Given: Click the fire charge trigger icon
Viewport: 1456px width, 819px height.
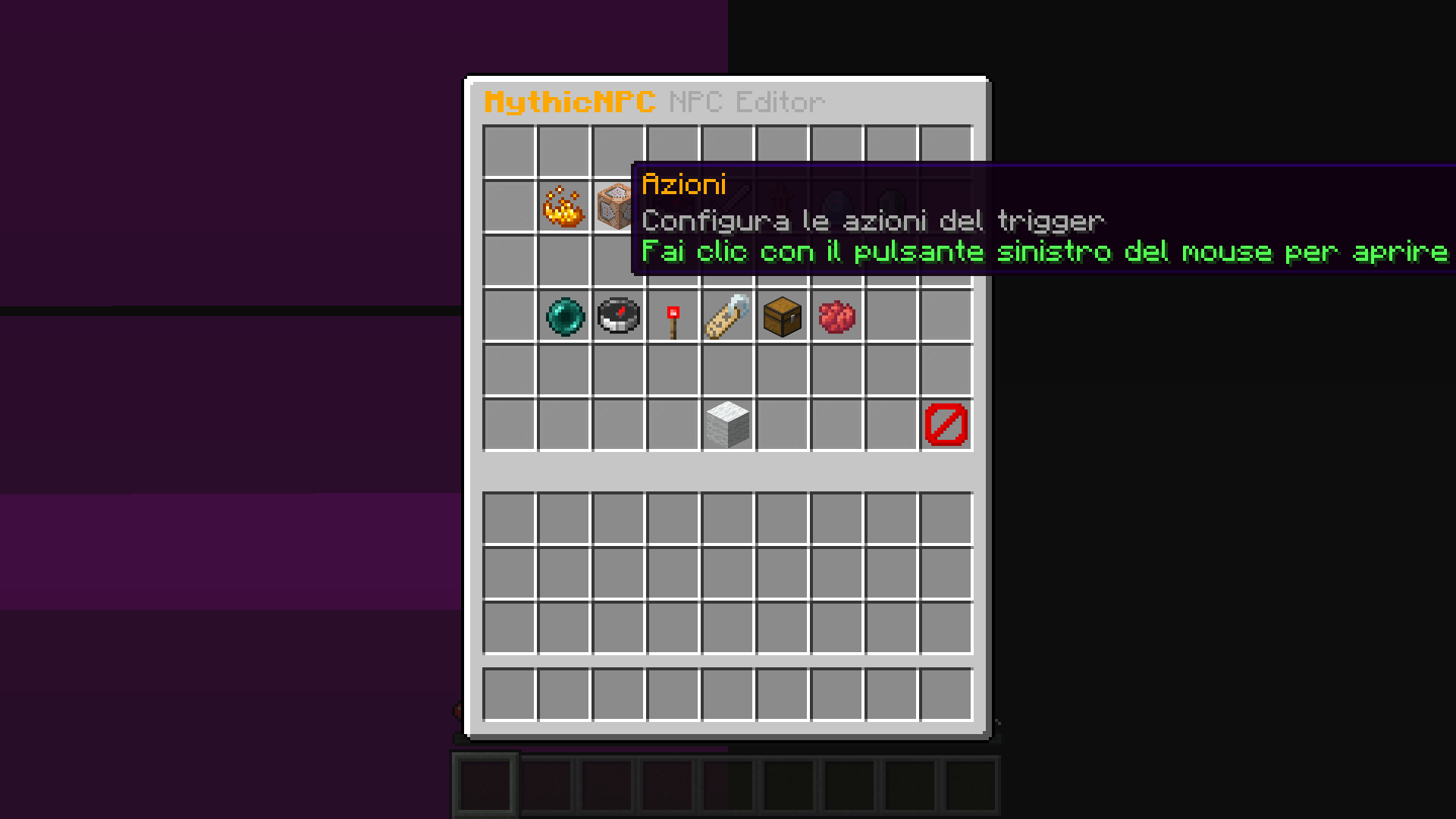Looking at the screenshot, I should click(x=564, y=206).
